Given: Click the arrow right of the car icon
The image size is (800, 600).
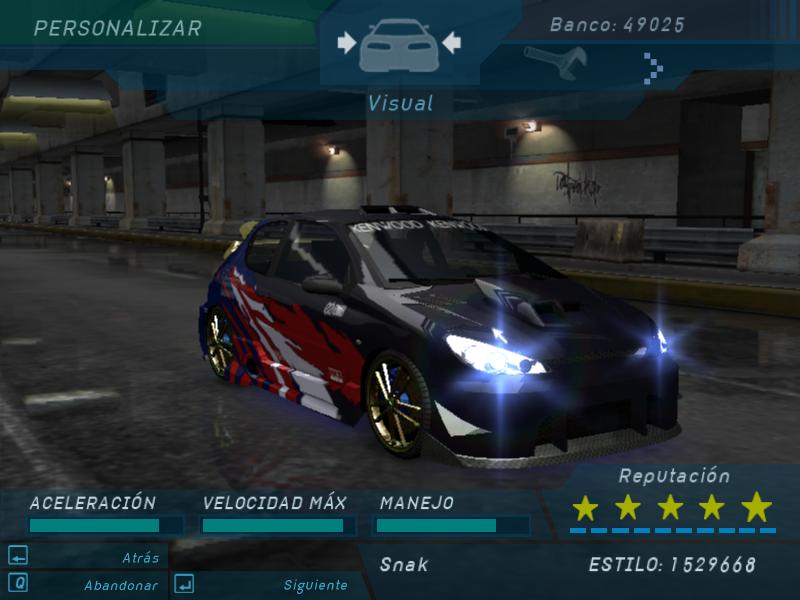Looking at the screenshot, I should (x=451, y=43).
